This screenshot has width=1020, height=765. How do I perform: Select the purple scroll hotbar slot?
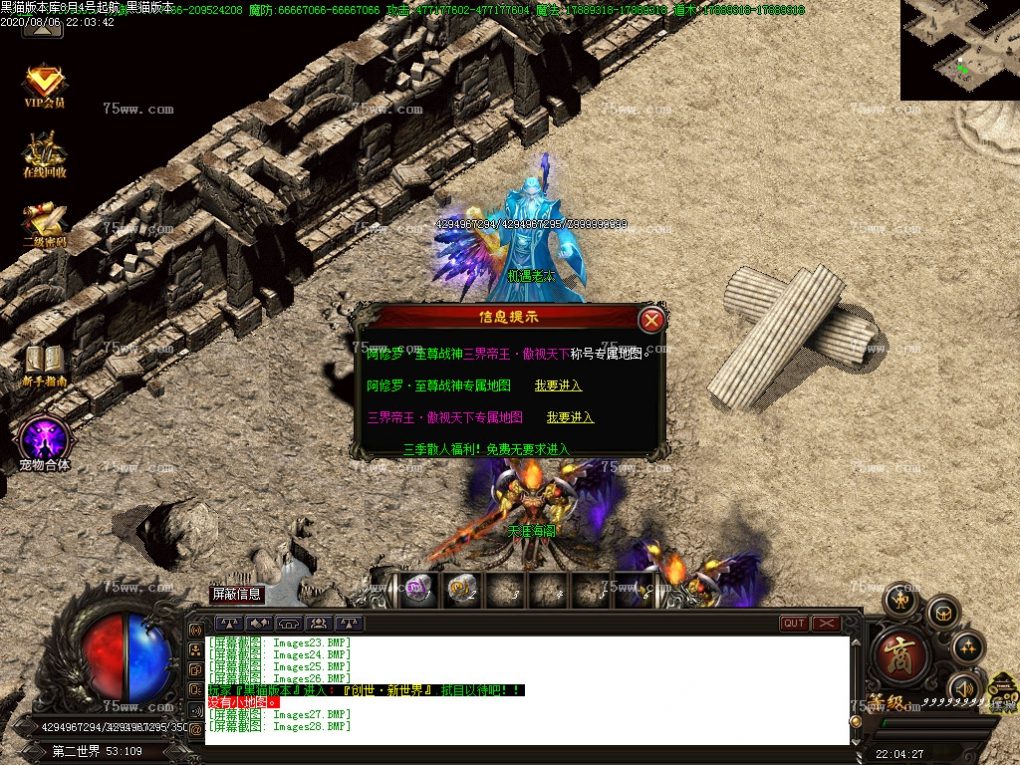tap(416, 590)
